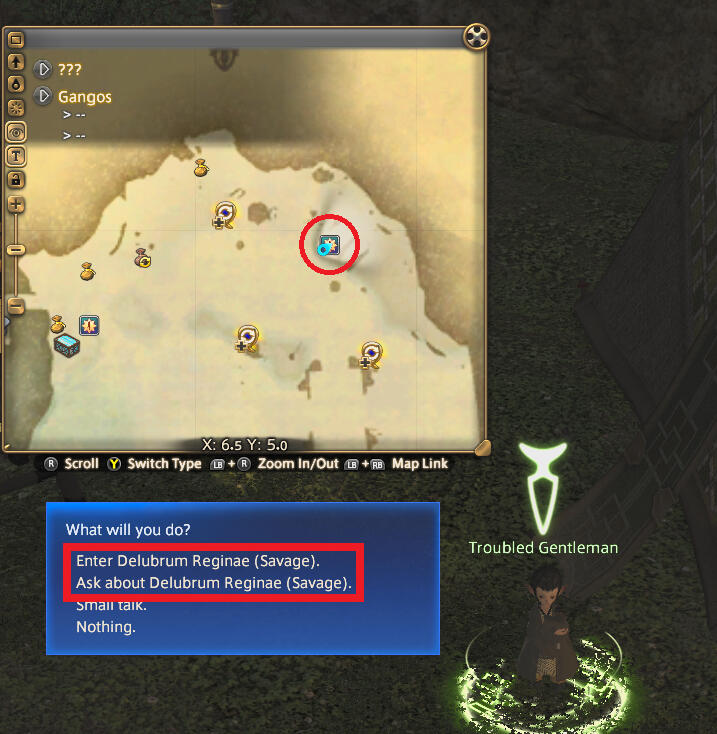Click the map zoom-in plus button

tap(16, 204)
